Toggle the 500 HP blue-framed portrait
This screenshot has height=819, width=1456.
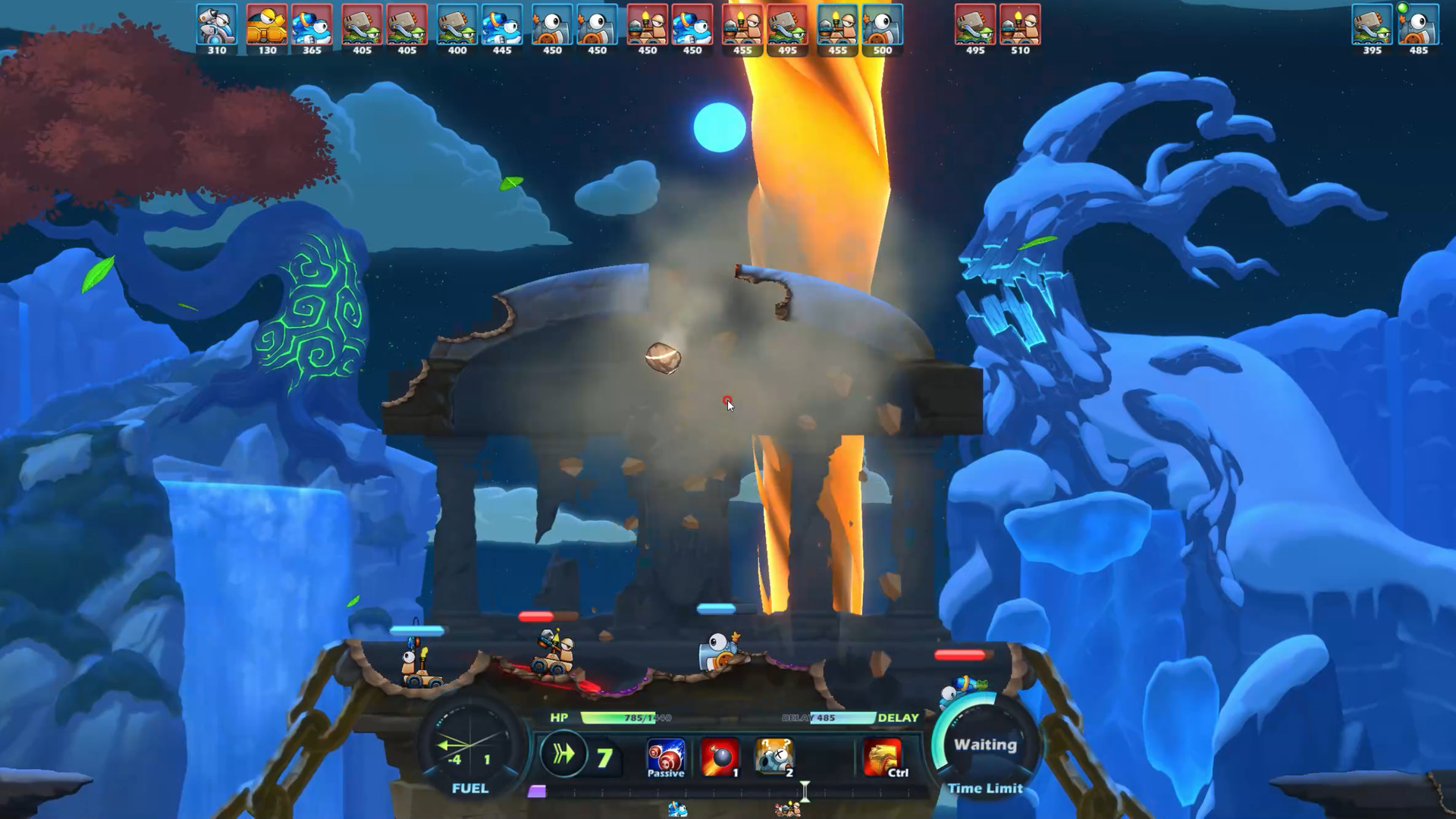pyautogui.click(x=882, y=27)
